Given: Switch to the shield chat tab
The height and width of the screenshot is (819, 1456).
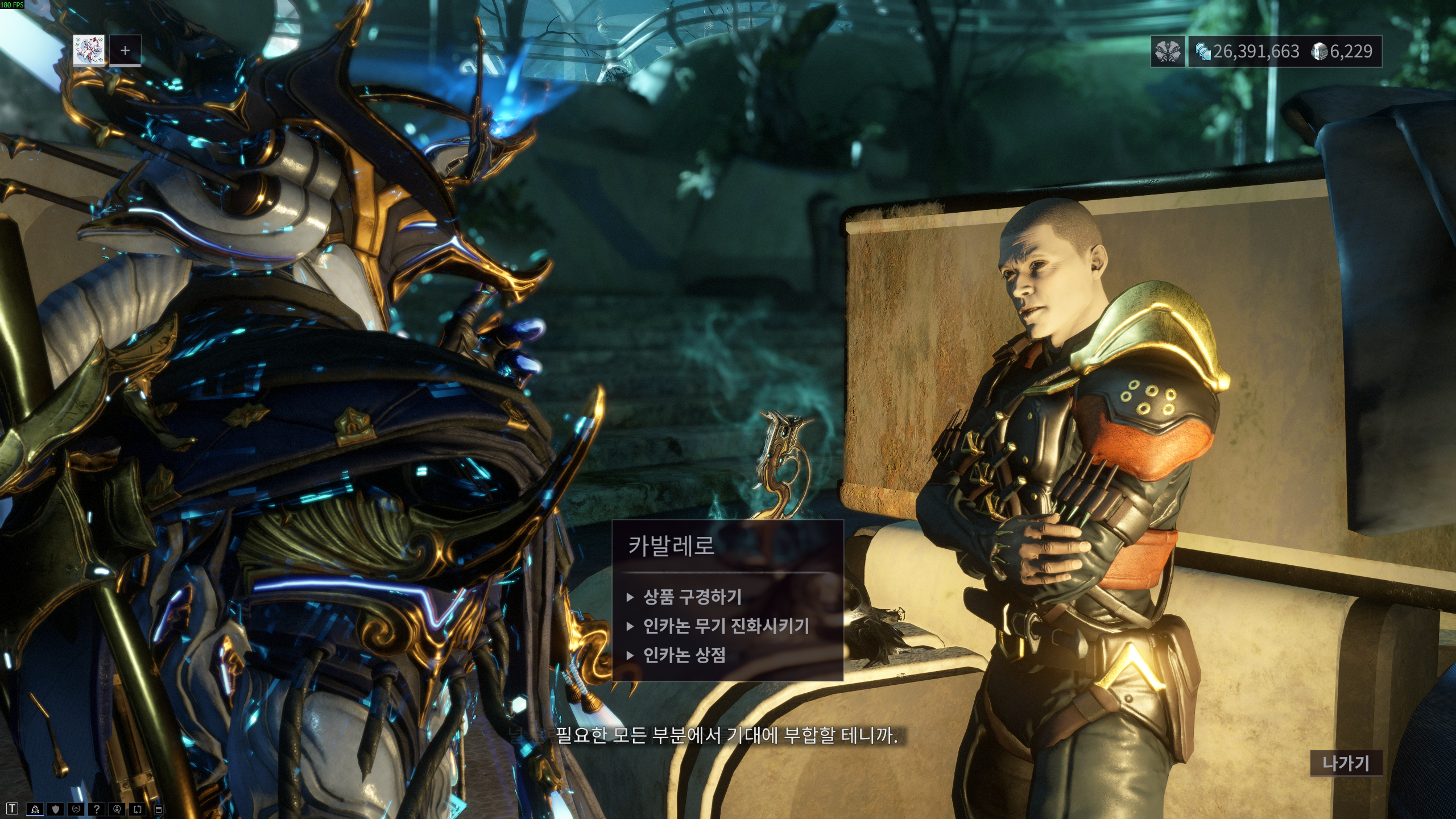Looking at the screenshot, I should [x=55, y=809].
